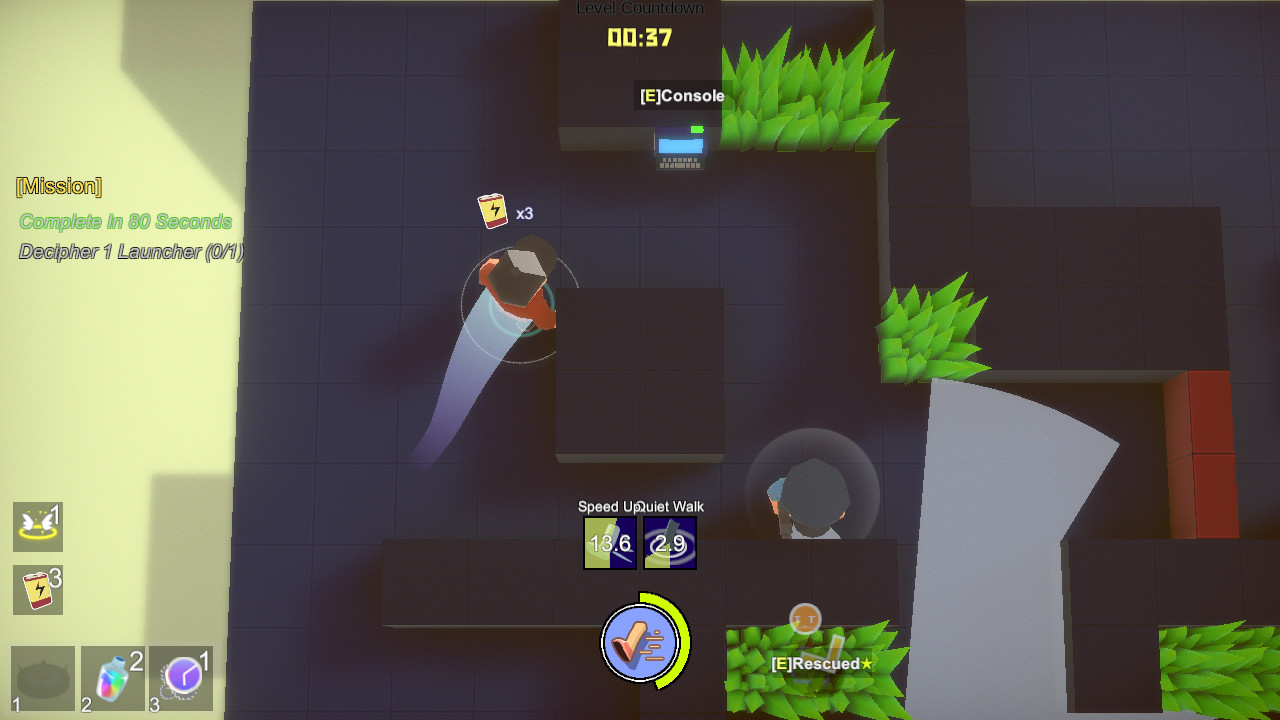The width and height of the screenshot is (1280, 720).
Task: Expand the [Mission] panel header
Action: click(58, 186)
